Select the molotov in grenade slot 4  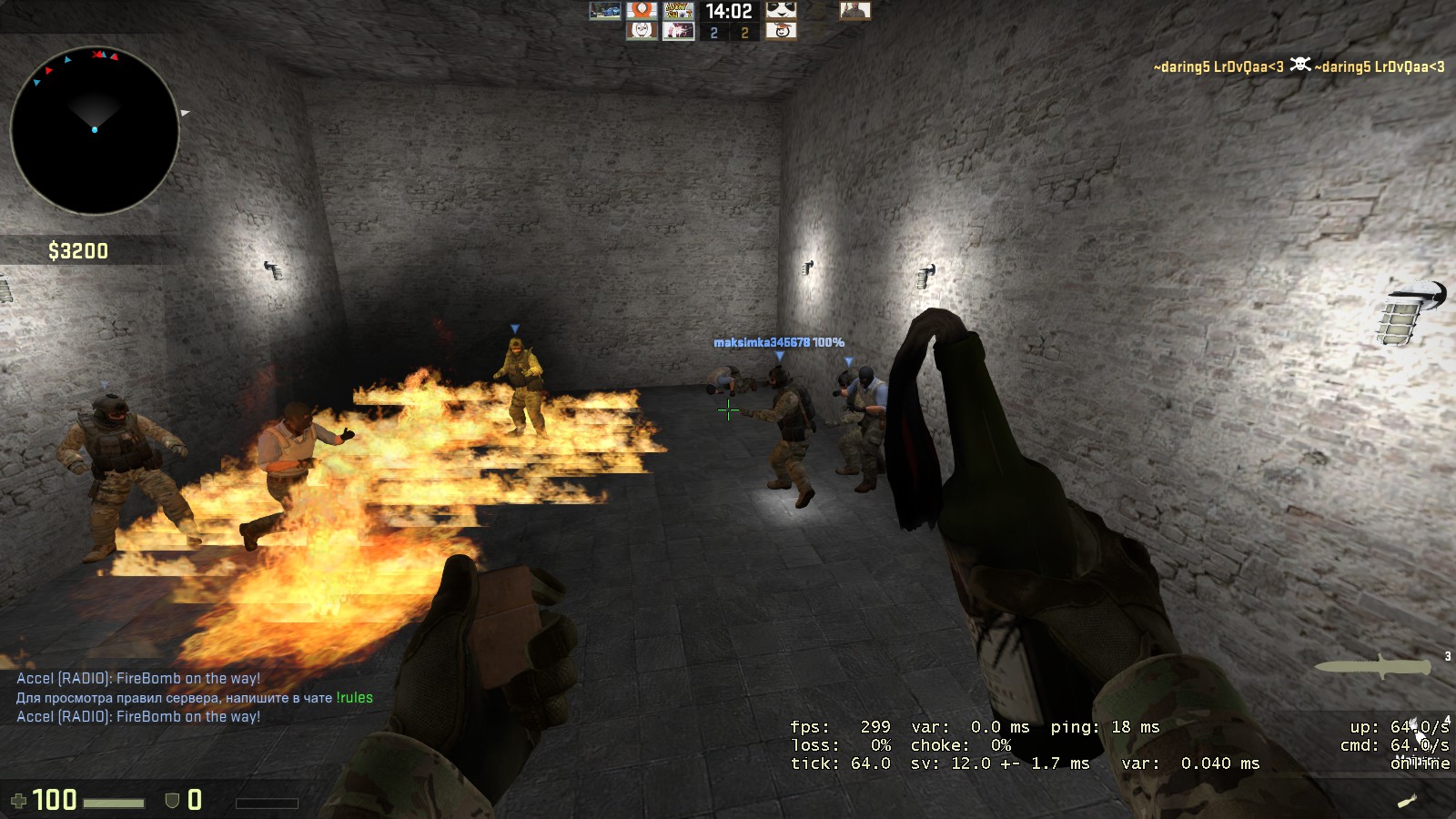1408,800
